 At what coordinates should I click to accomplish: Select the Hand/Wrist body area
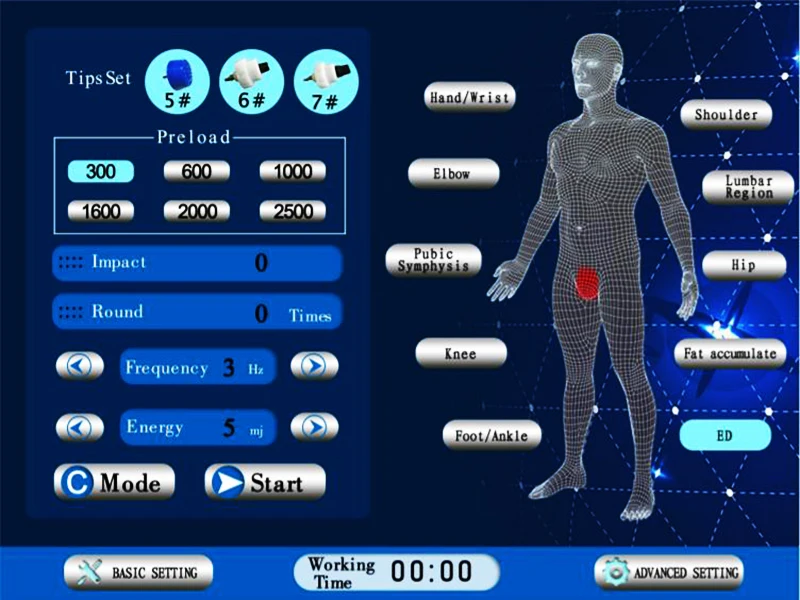point(470,97)
